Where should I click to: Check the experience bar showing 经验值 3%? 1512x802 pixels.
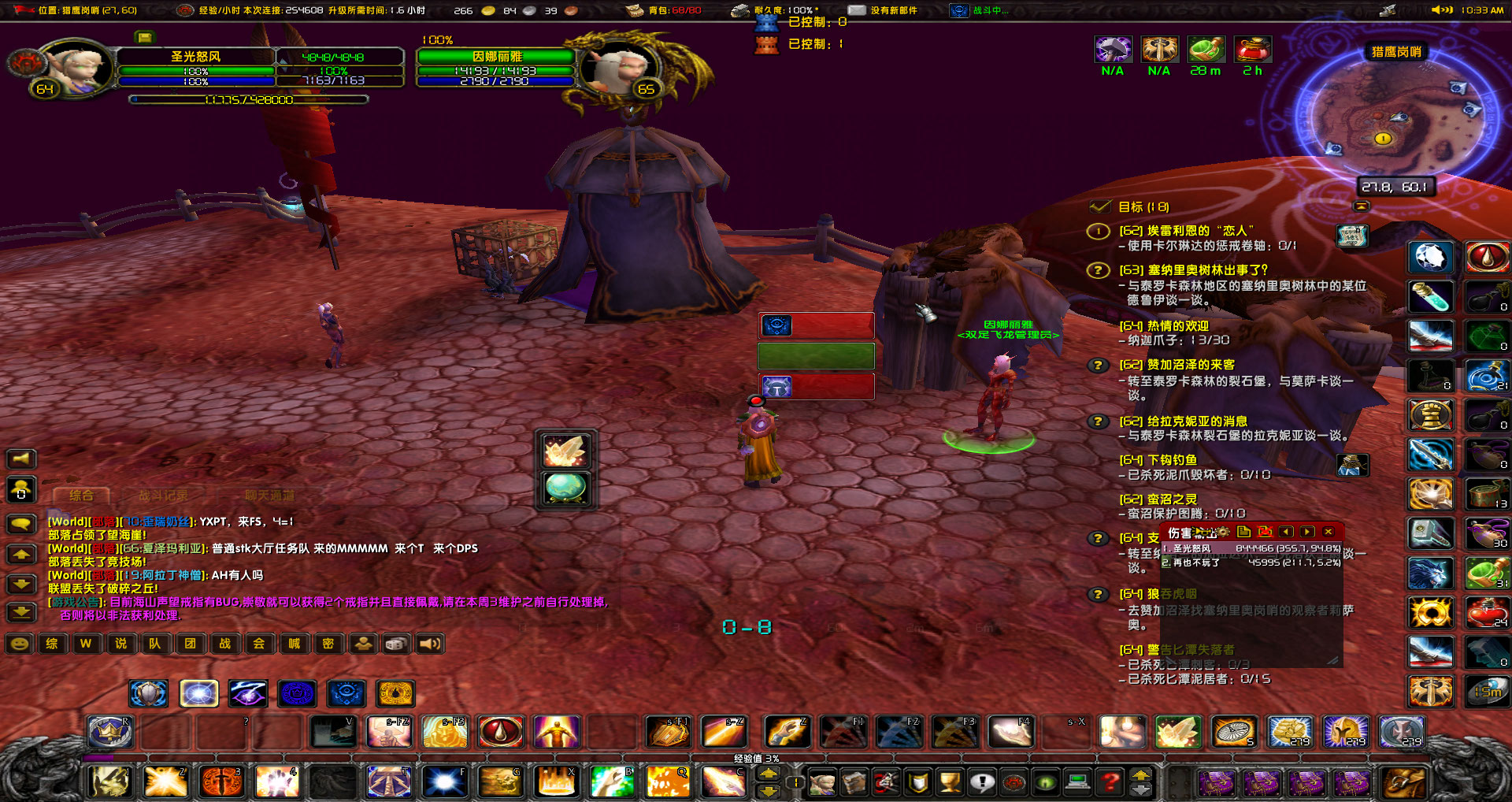756,757
